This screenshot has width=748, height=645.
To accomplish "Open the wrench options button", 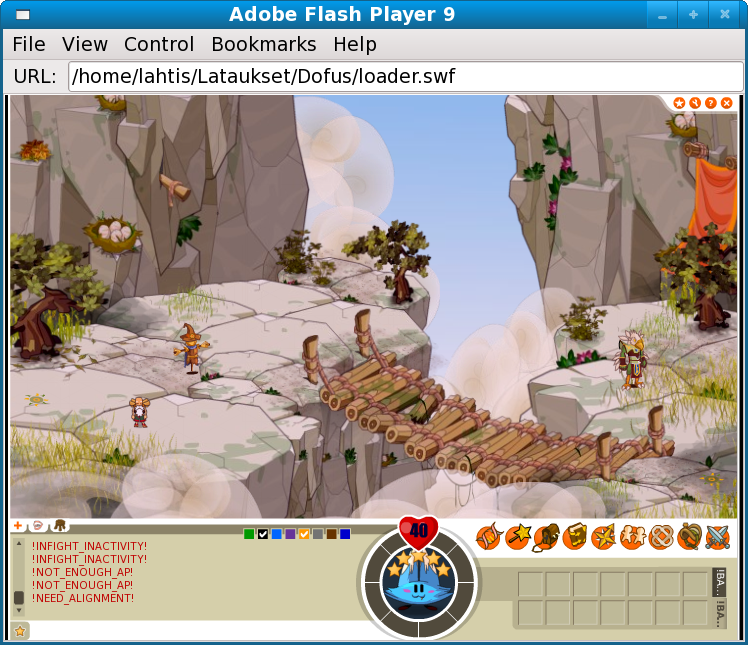I will (x=695, y=103).
